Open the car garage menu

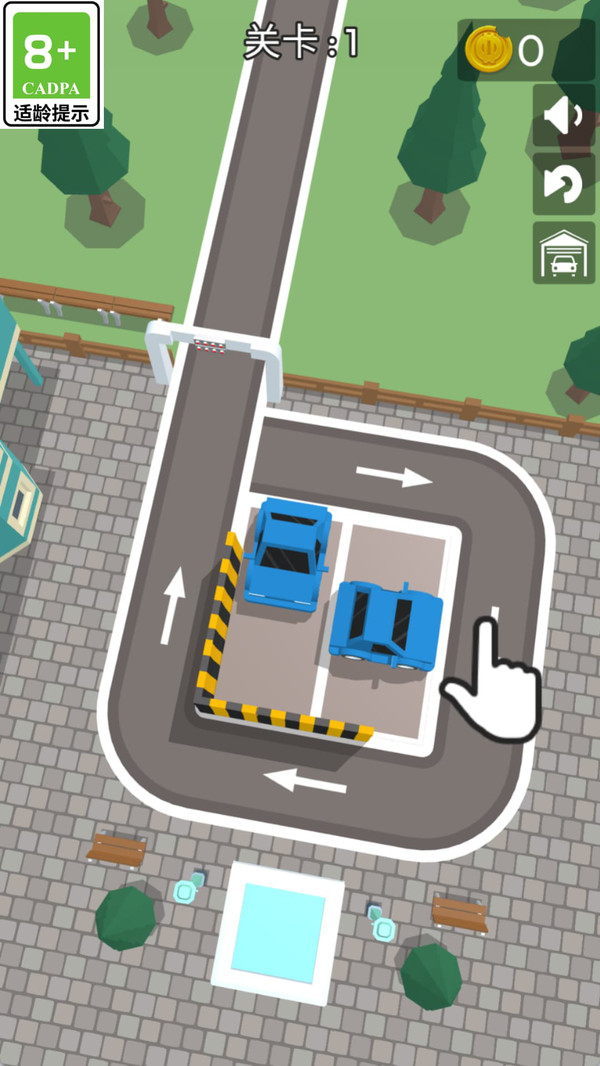click(563, 253)
